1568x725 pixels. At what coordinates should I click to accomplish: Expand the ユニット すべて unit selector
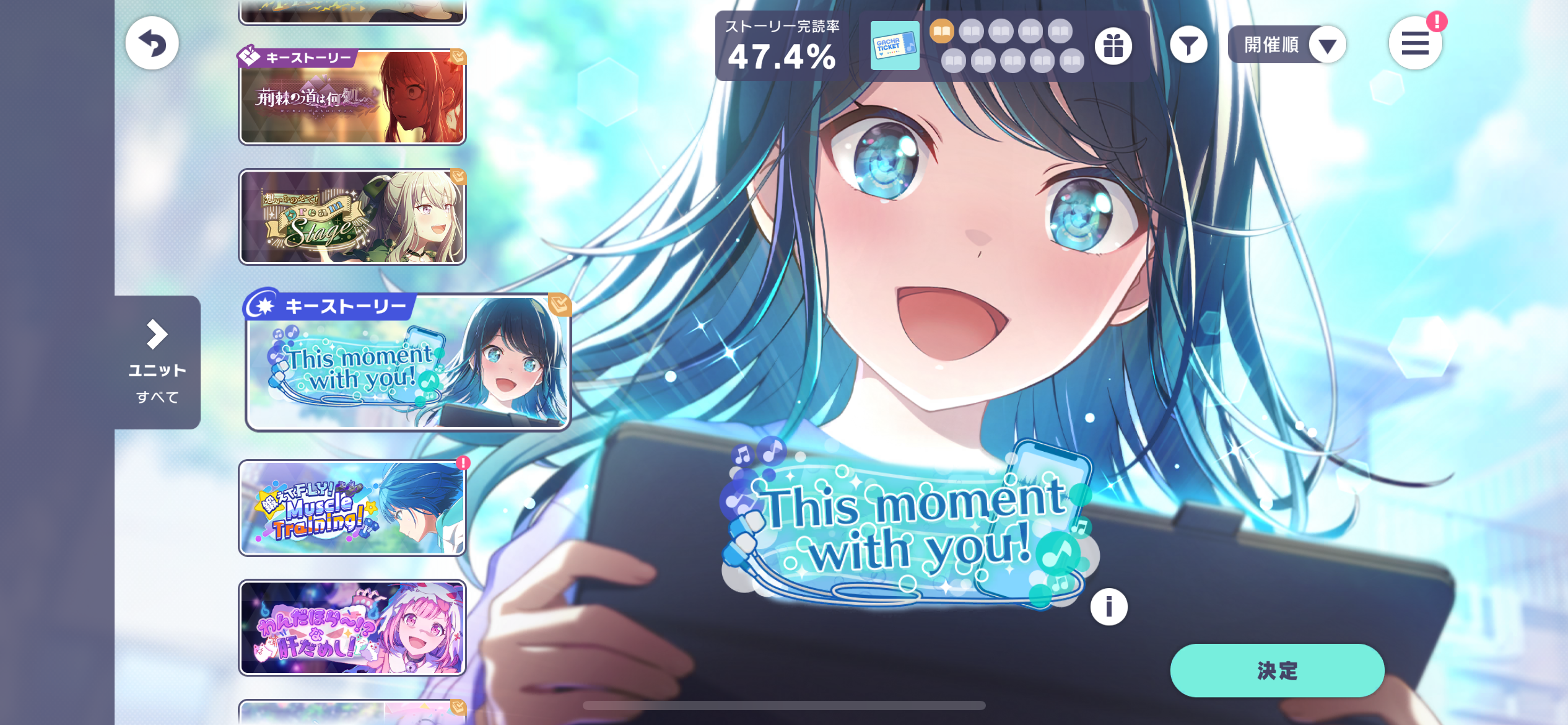157,362
